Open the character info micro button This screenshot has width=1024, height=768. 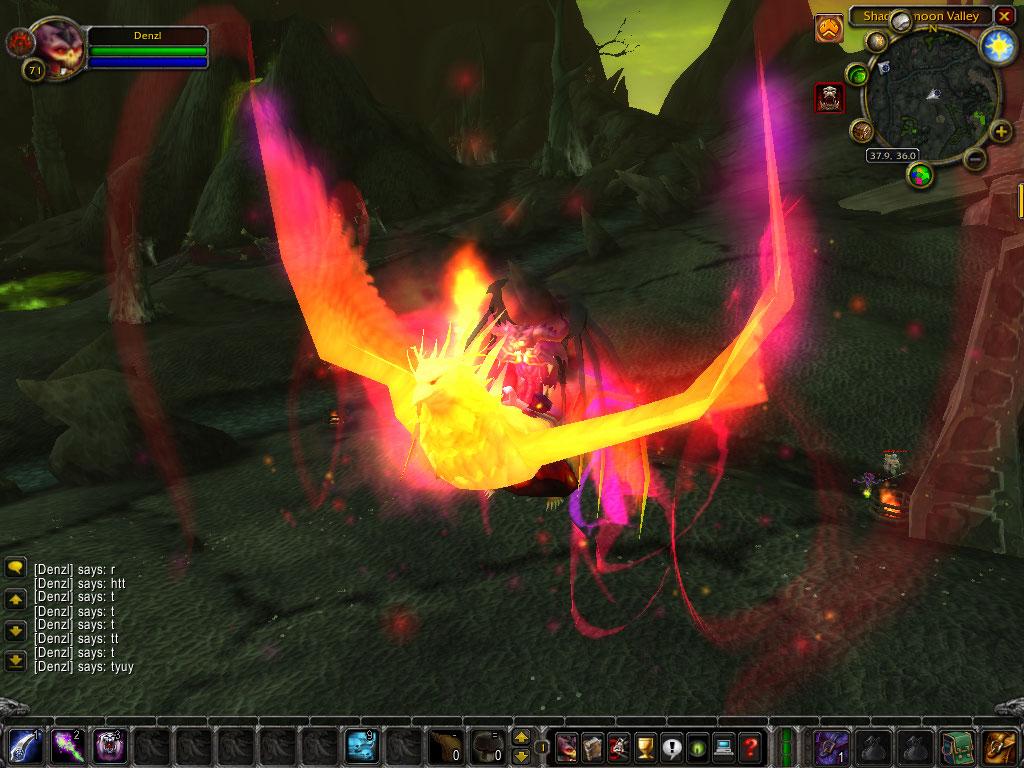568,746
